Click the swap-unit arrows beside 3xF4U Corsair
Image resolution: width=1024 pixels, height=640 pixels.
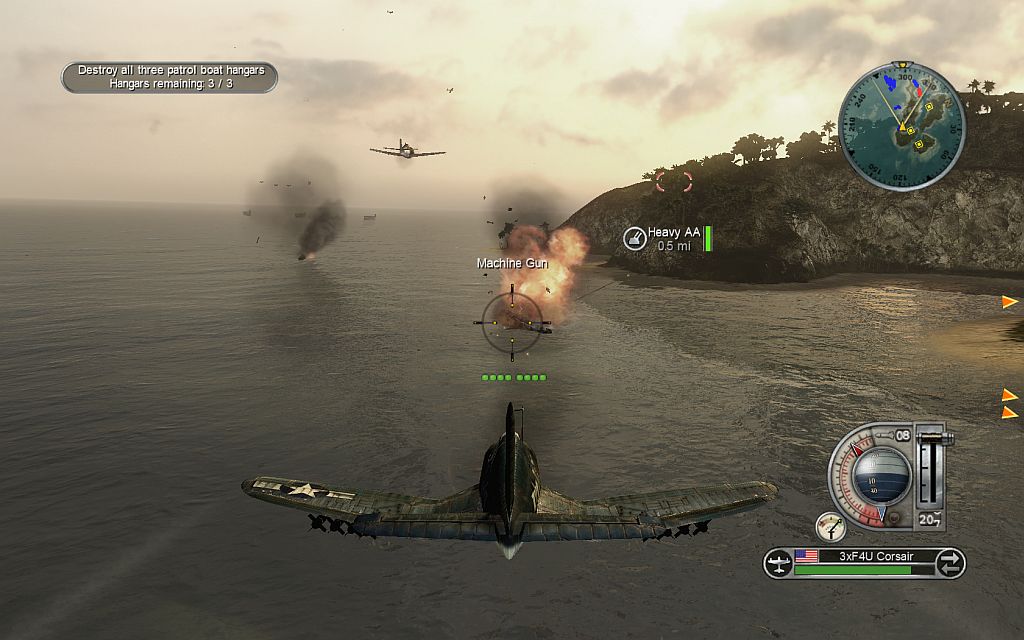(x=949, y=563)
